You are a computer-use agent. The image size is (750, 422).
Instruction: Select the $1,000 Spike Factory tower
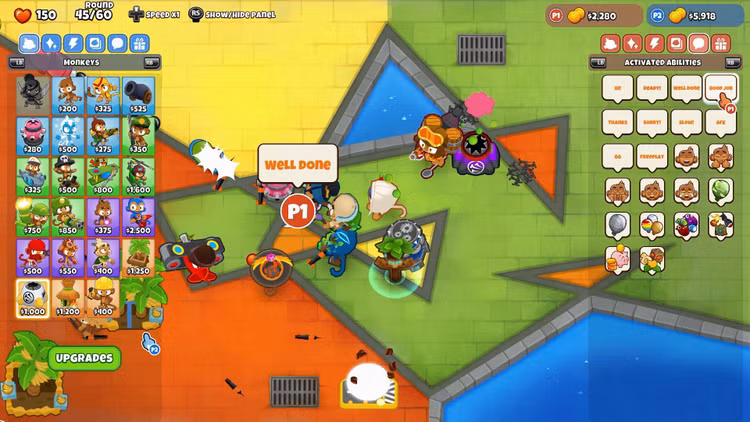(x=32, y=298)
